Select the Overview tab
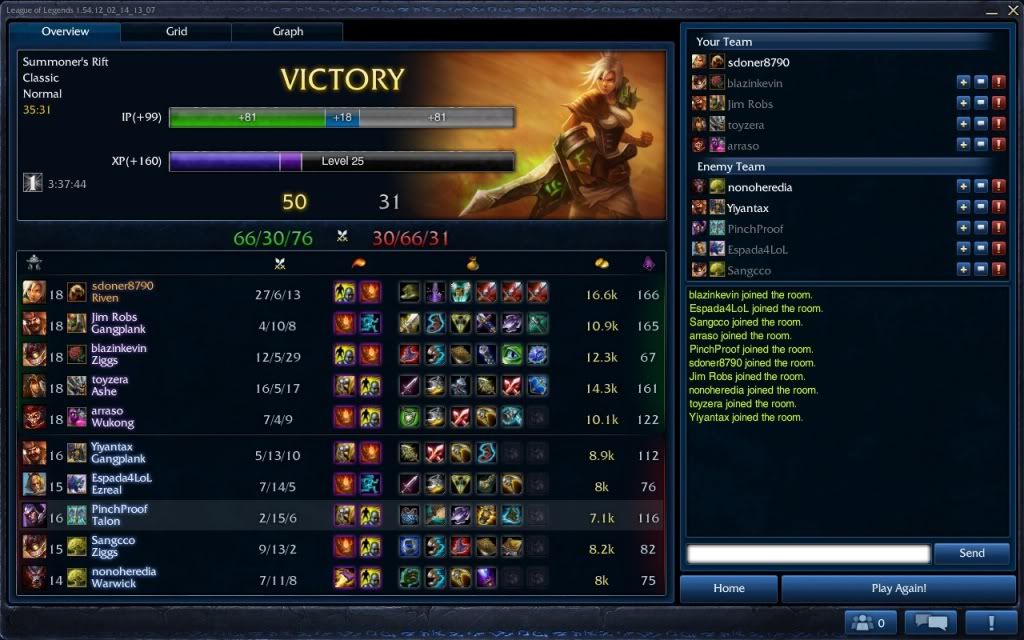 point(66,32)
